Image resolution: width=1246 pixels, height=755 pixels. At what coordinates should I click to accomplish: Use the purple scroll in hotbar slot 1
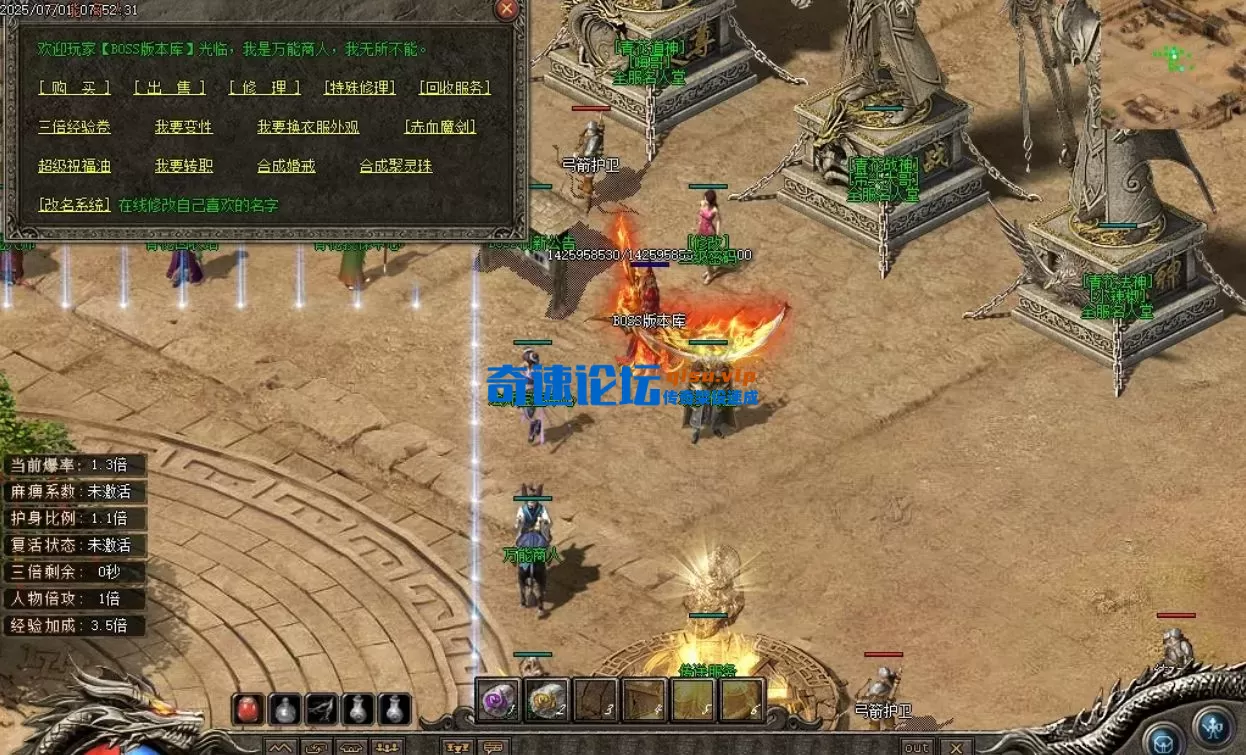[x=495, y=699]
